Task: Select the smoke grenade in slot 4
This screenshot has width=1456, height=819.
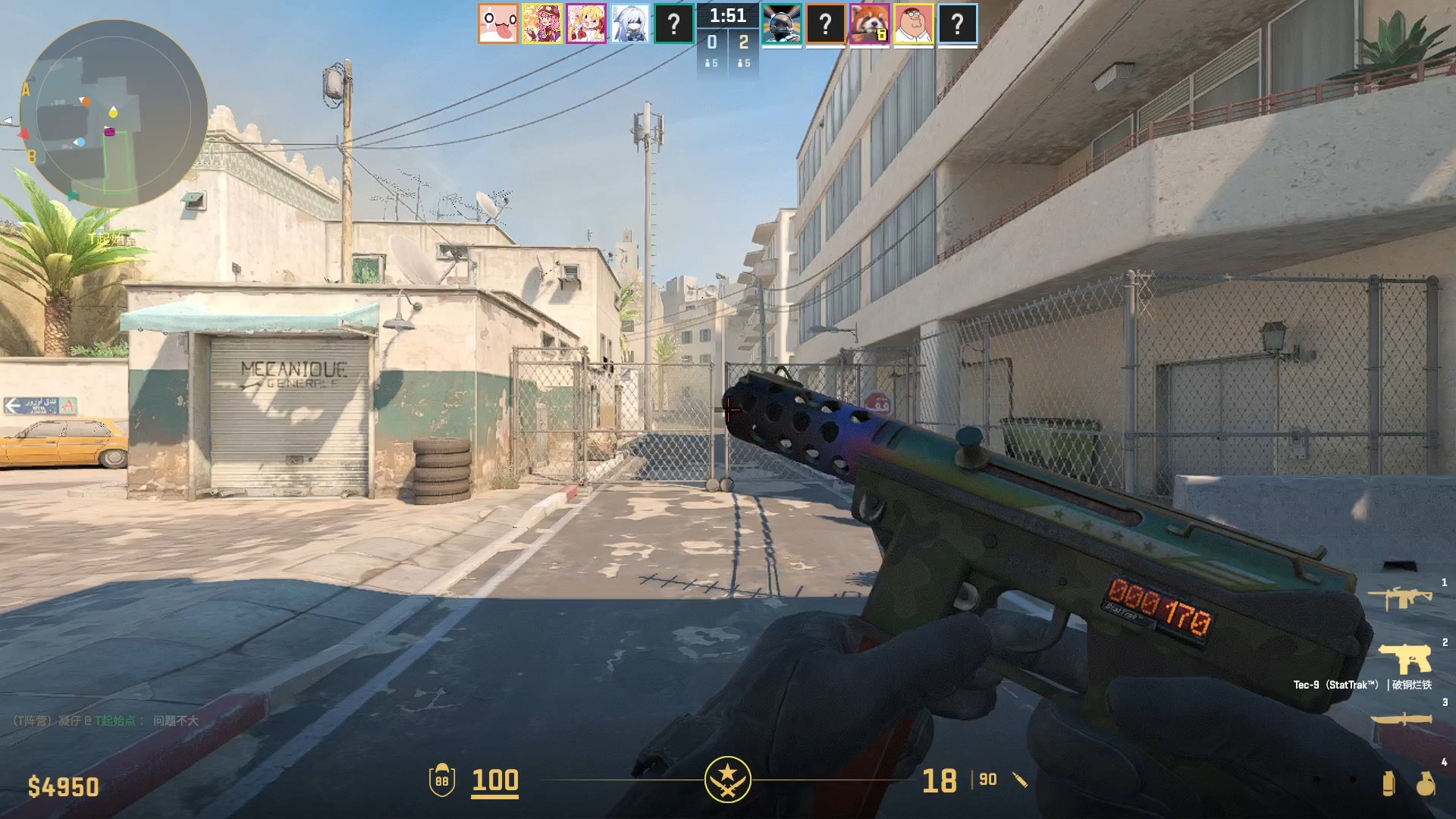Action: (x=1389, y=785)
